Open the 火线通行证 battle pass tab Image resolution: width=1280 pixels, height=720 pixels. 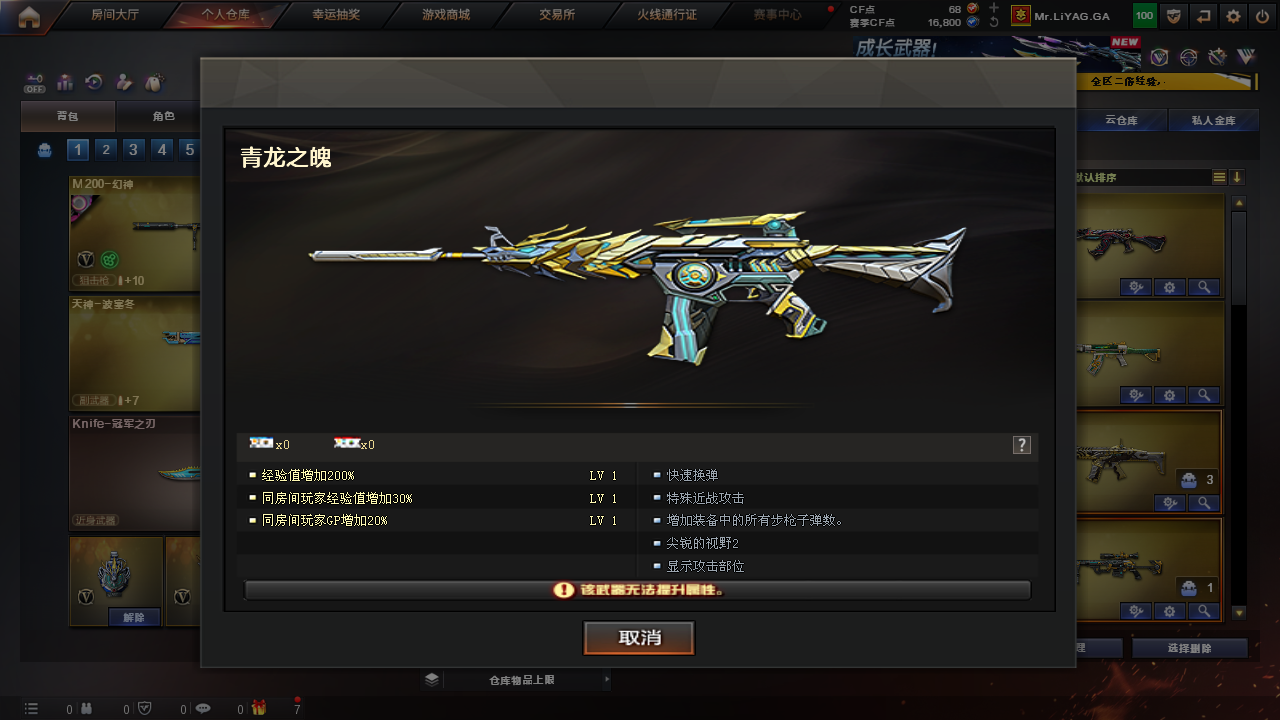pos(667,15)
